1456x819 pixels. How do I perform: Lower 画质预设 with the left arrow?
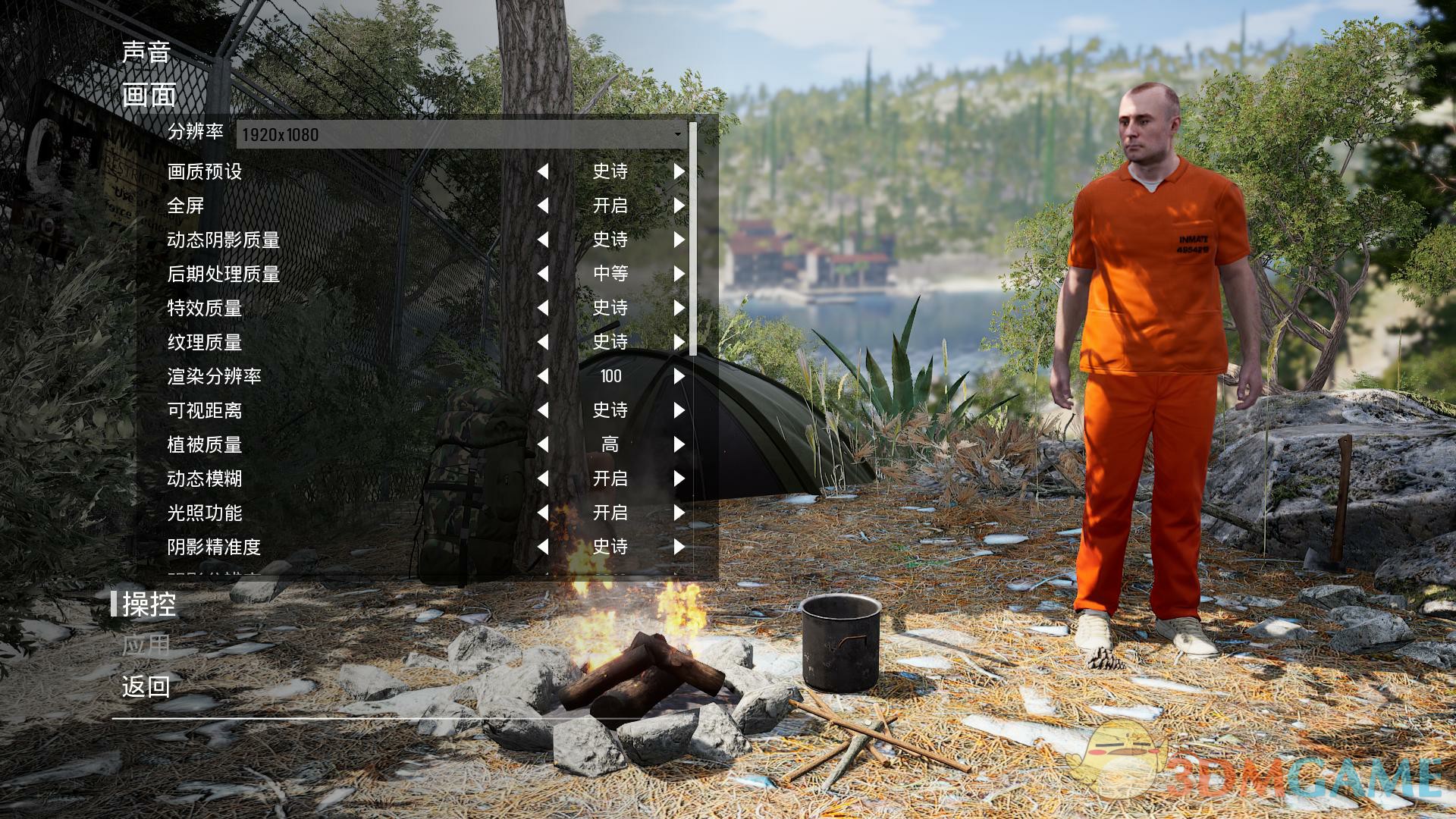[543, 172]
